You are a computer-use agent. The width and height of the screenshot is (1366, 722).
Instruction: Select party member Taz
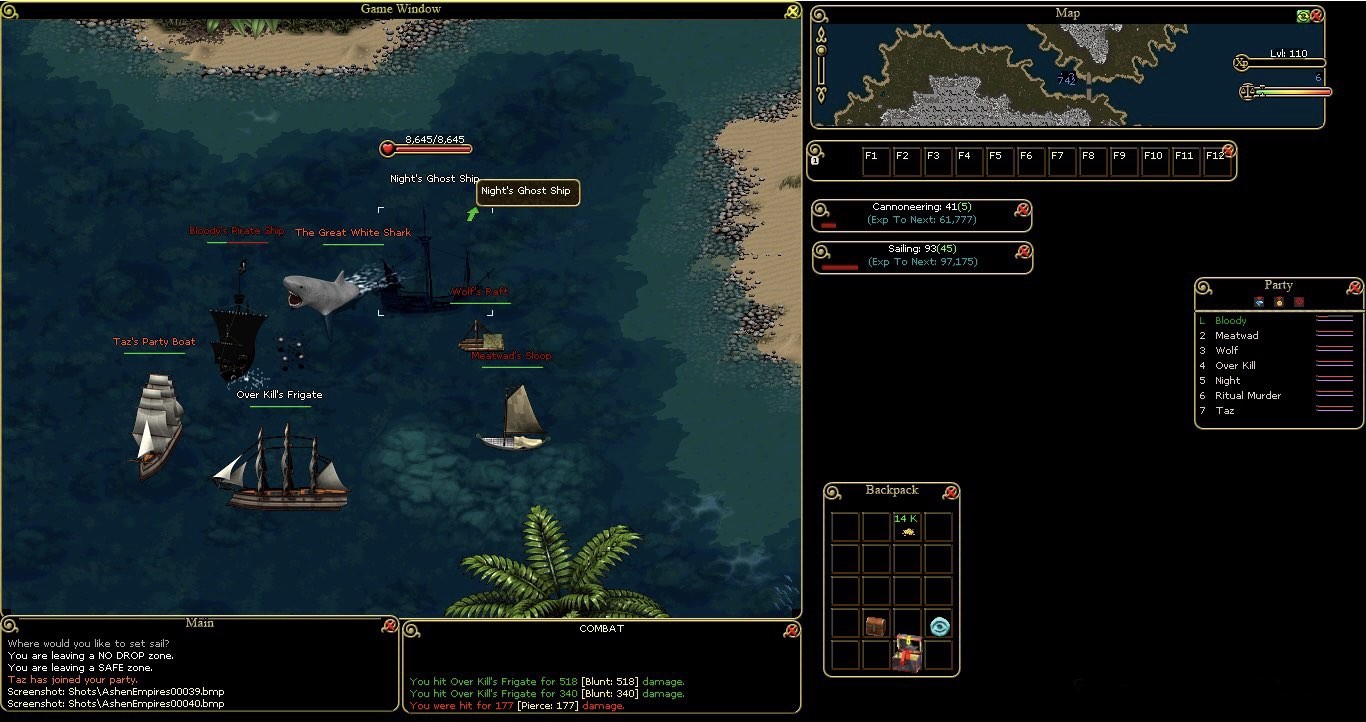click(x=1226, y=410)
